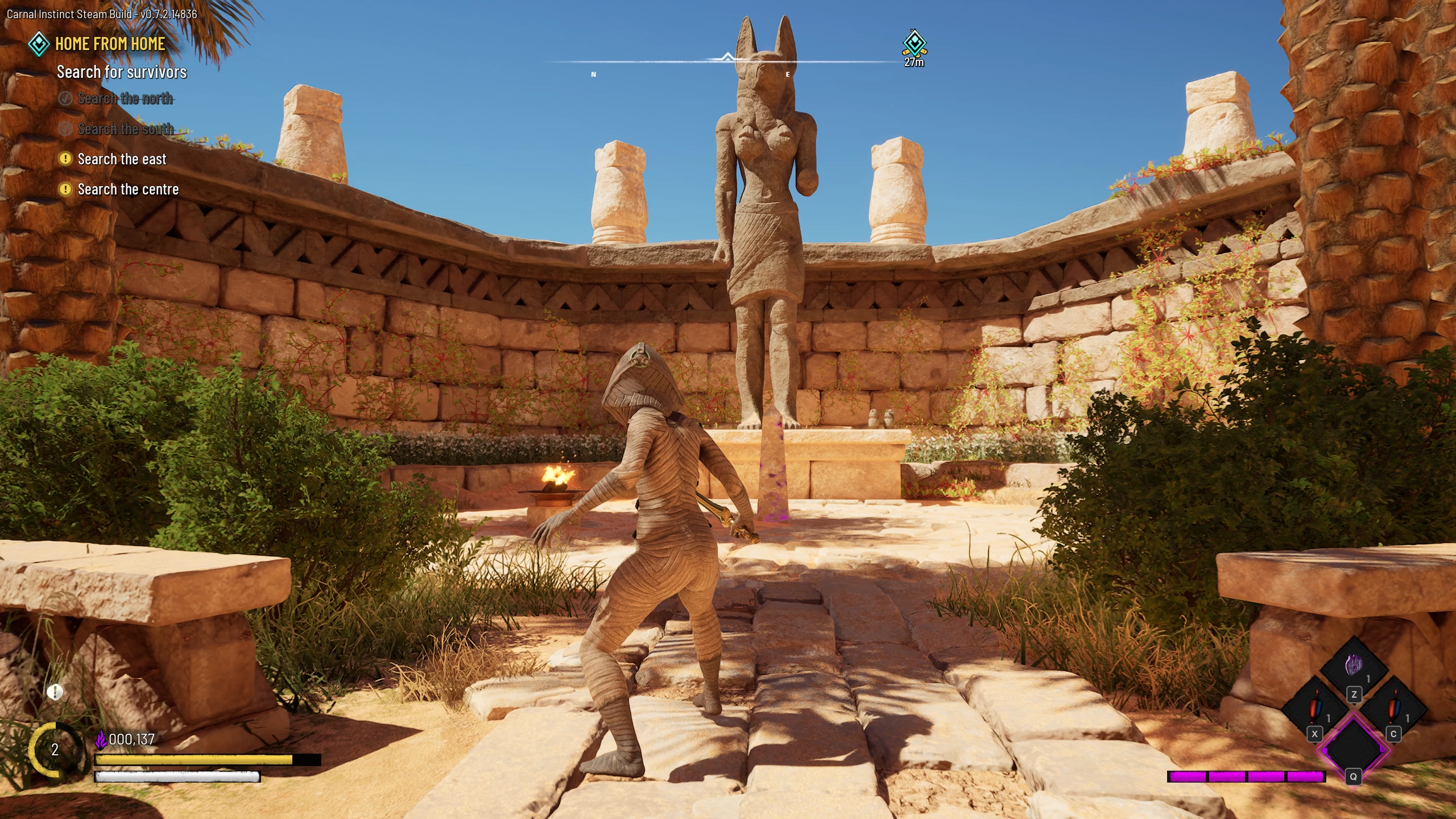
Task: Select the potion flask slot bound to C
Action: (1393, 709)
